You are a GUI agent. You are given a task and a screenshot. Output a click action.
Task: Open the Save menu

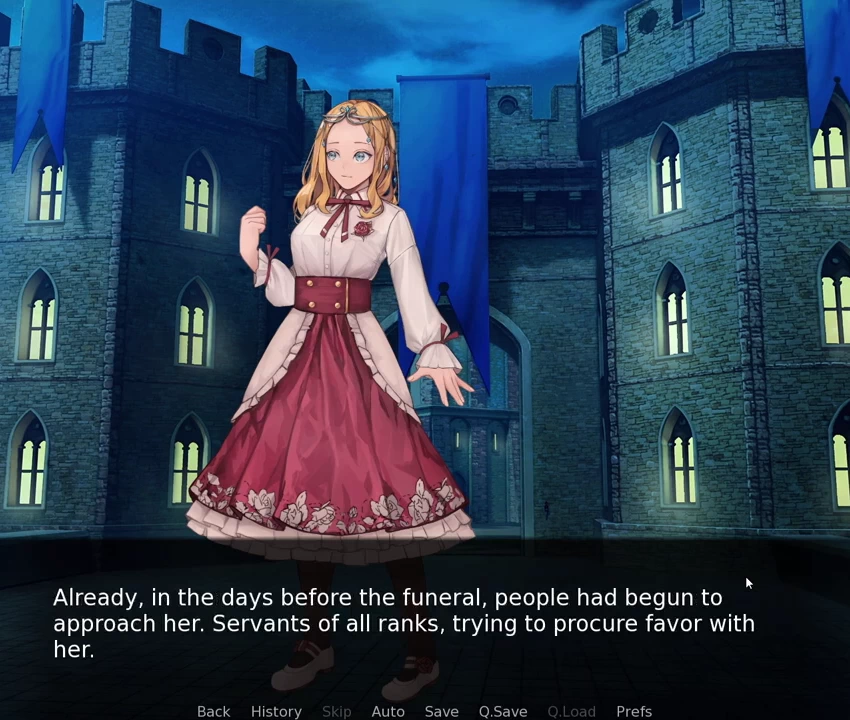441,711
